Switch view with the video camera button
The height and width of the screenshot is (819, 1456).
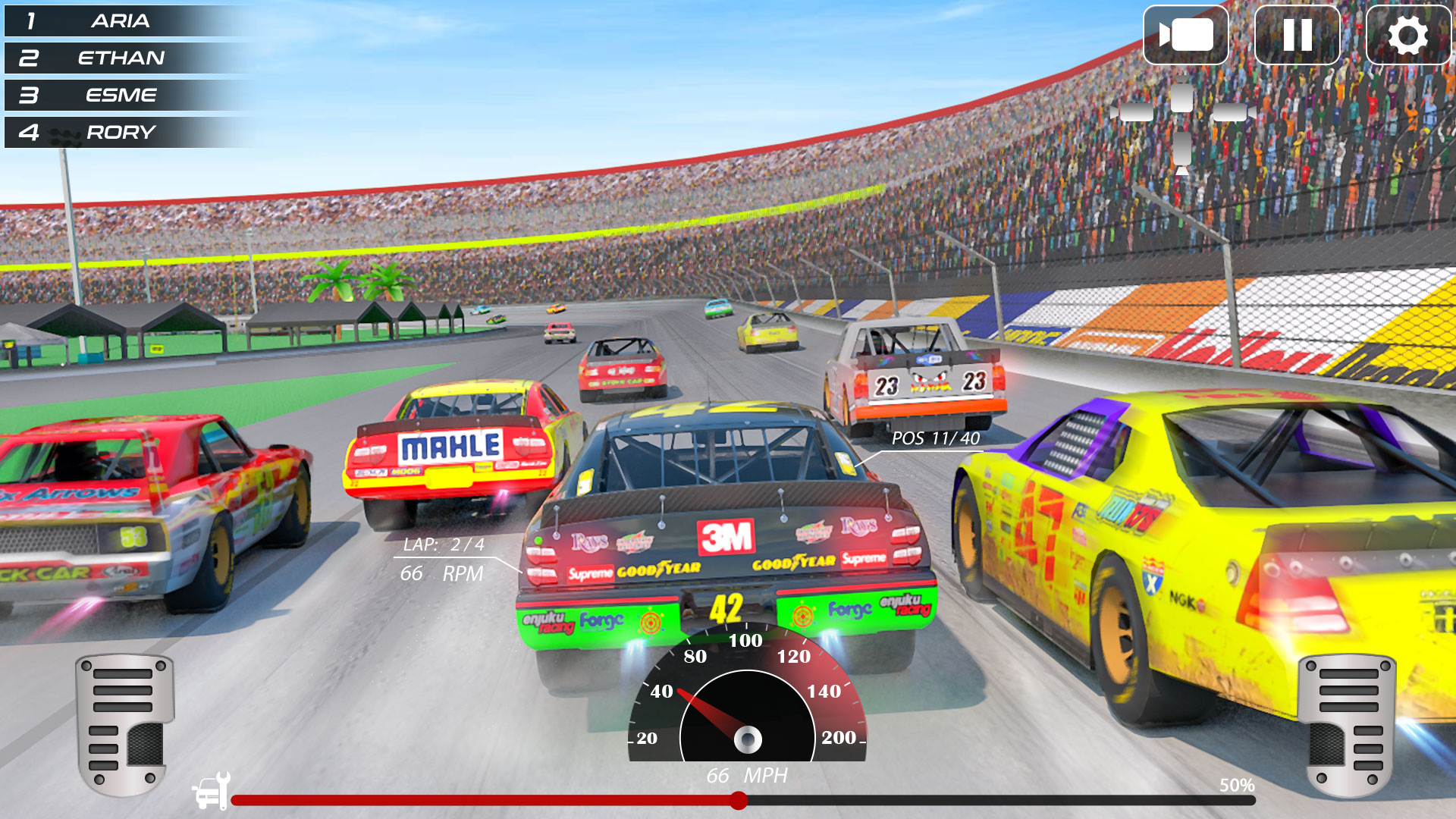click(x=1185, y=35)
